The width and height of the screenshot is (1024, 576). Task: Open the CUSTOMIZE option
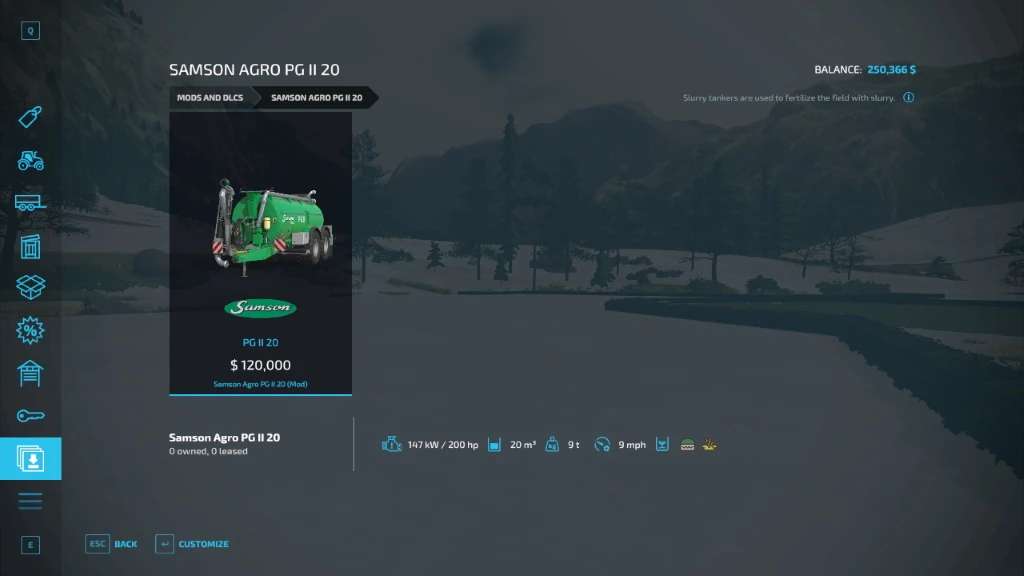click(192, 544)
